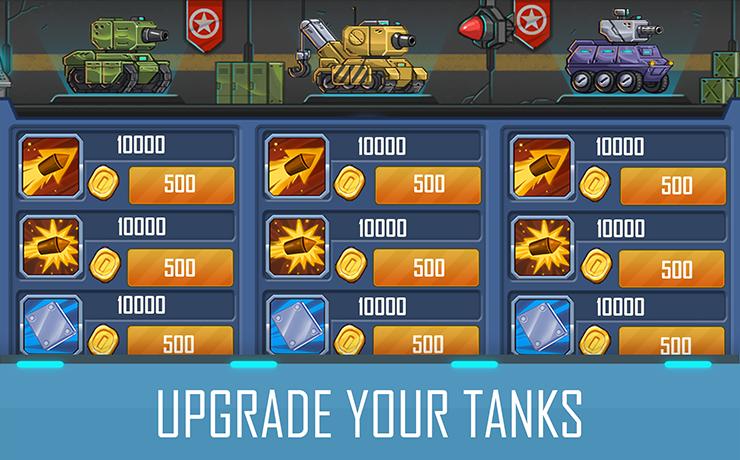Choose the exploding shell icon under the yellow tank
Image resolution: width=740 pixels, height=460 pixels.
297,245
